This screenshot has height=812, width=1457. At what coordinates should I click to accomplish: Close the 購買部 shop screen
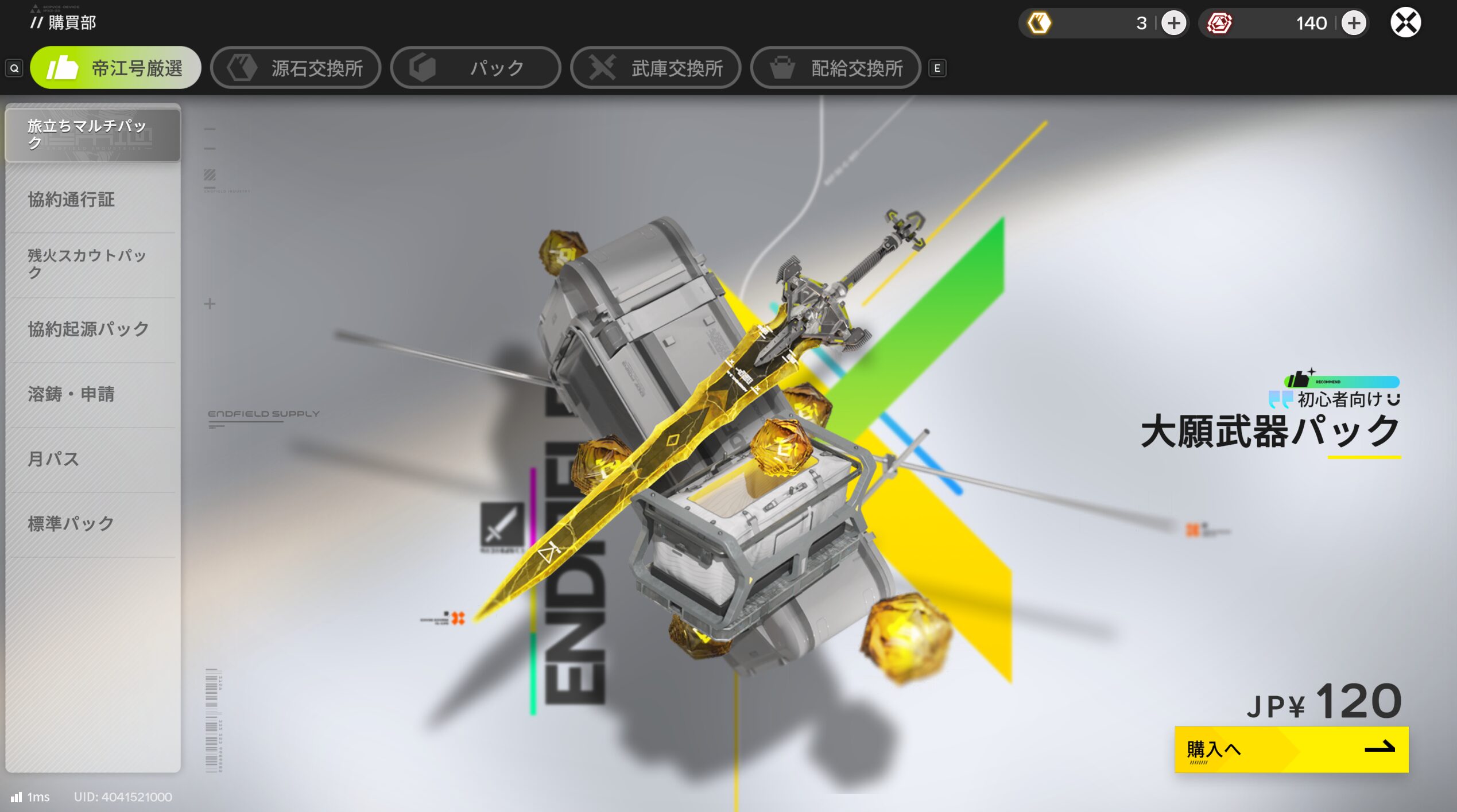tap(1405, 24)
